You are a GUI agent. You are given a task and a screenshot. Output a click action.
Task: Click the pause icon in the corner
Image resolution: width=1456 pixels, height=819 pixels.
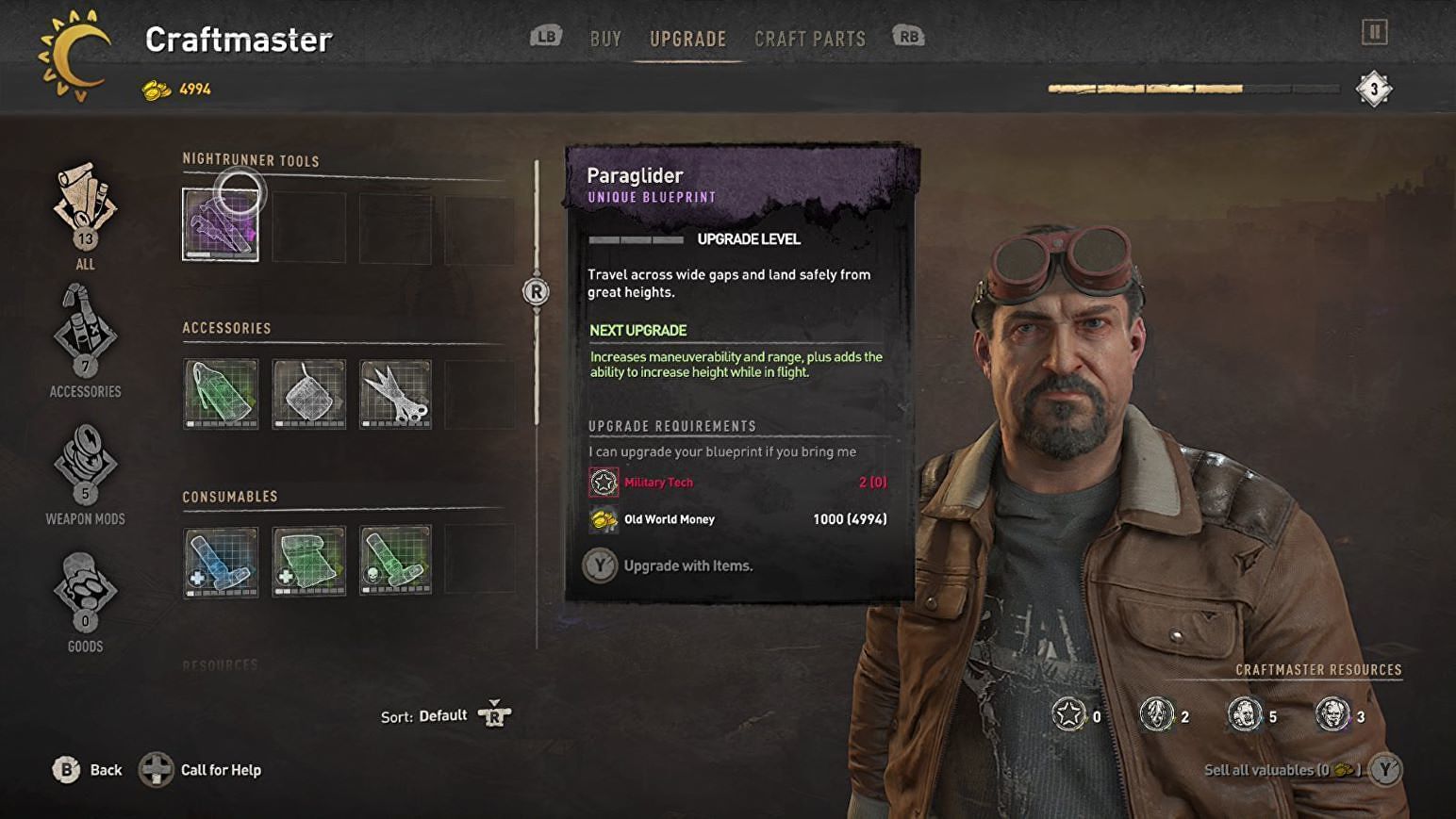tap(1374, 33)
